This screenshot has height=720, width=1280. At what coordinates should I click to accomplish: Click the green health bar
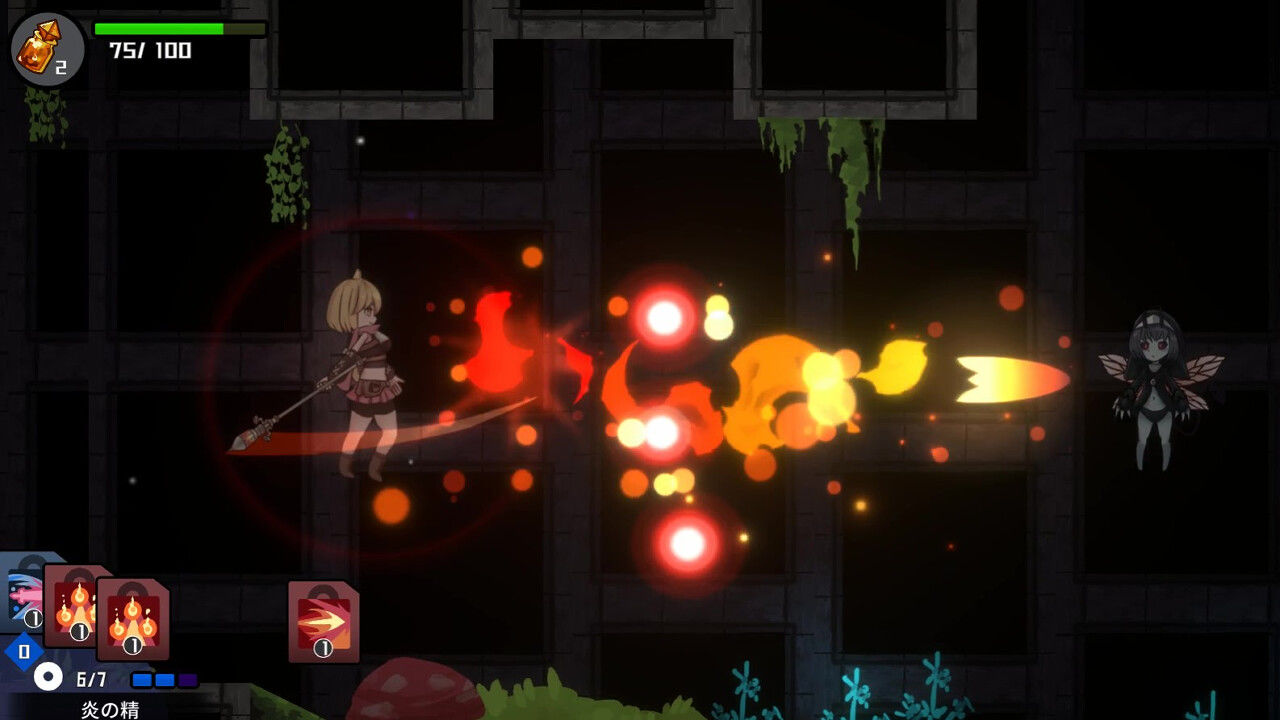coord(160,27)
